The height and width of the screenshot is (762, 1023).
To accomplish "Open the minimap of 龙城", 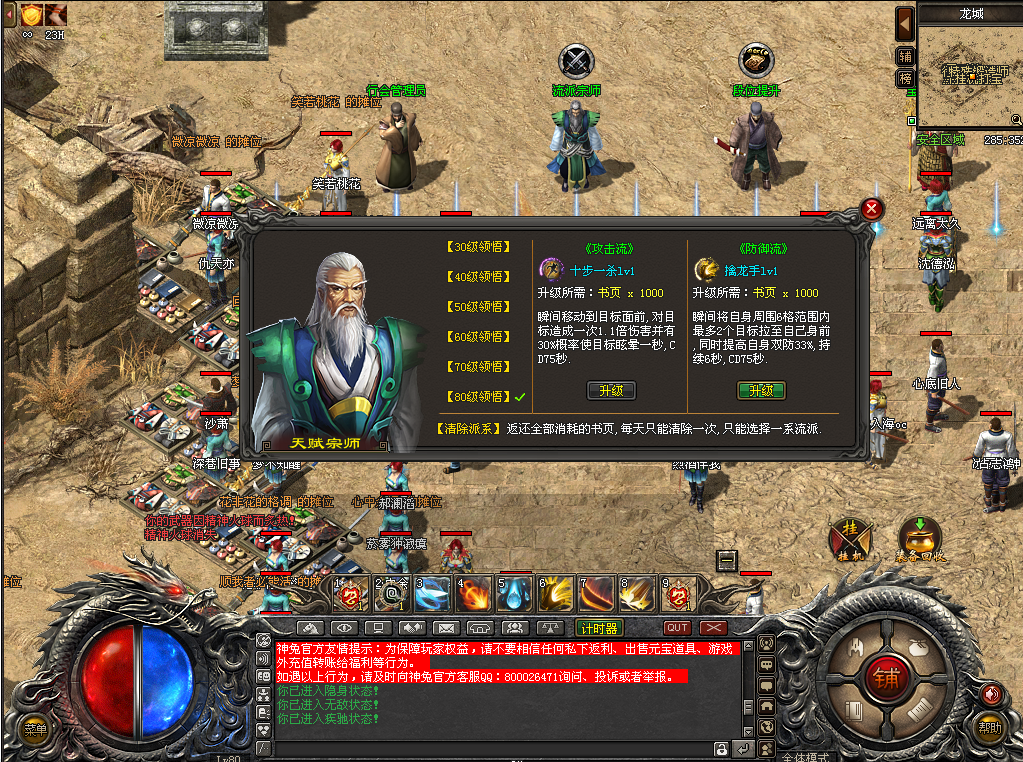I will 968,72.
